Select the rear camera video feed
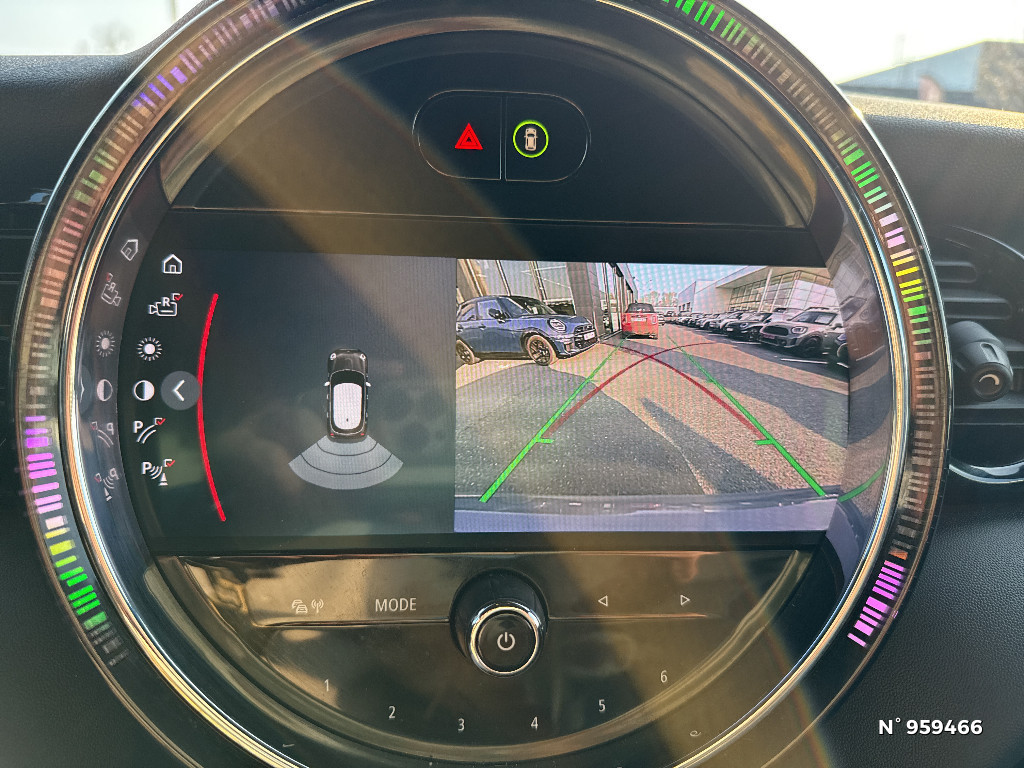 click(x=650, y=395)
